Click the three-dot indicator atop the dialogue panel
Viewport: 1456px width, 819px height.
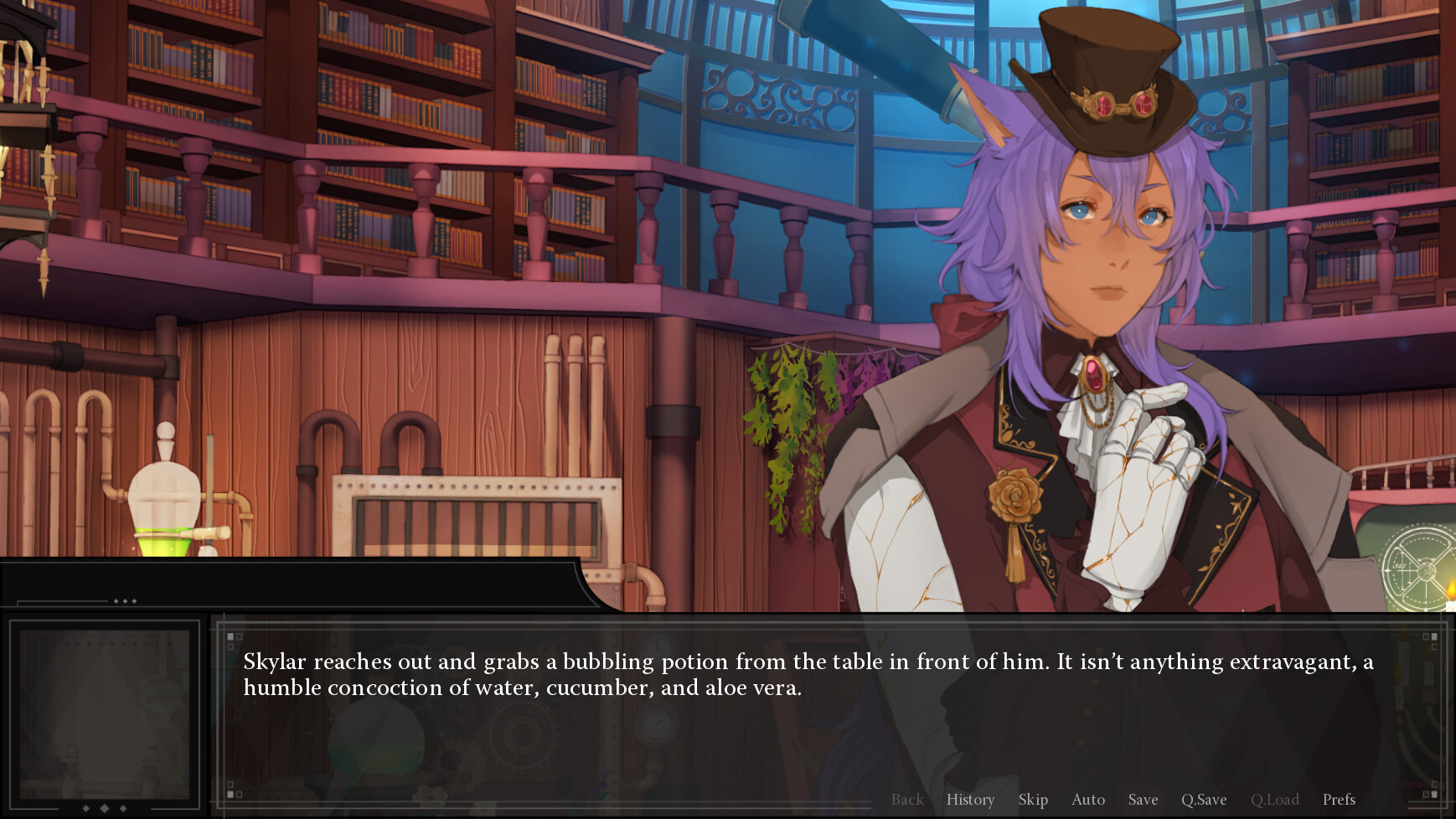tap(125, 600)
